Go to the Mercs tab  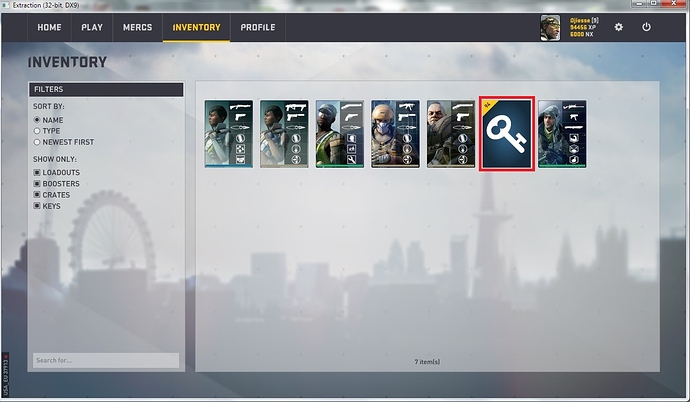(x=137, y=27)
